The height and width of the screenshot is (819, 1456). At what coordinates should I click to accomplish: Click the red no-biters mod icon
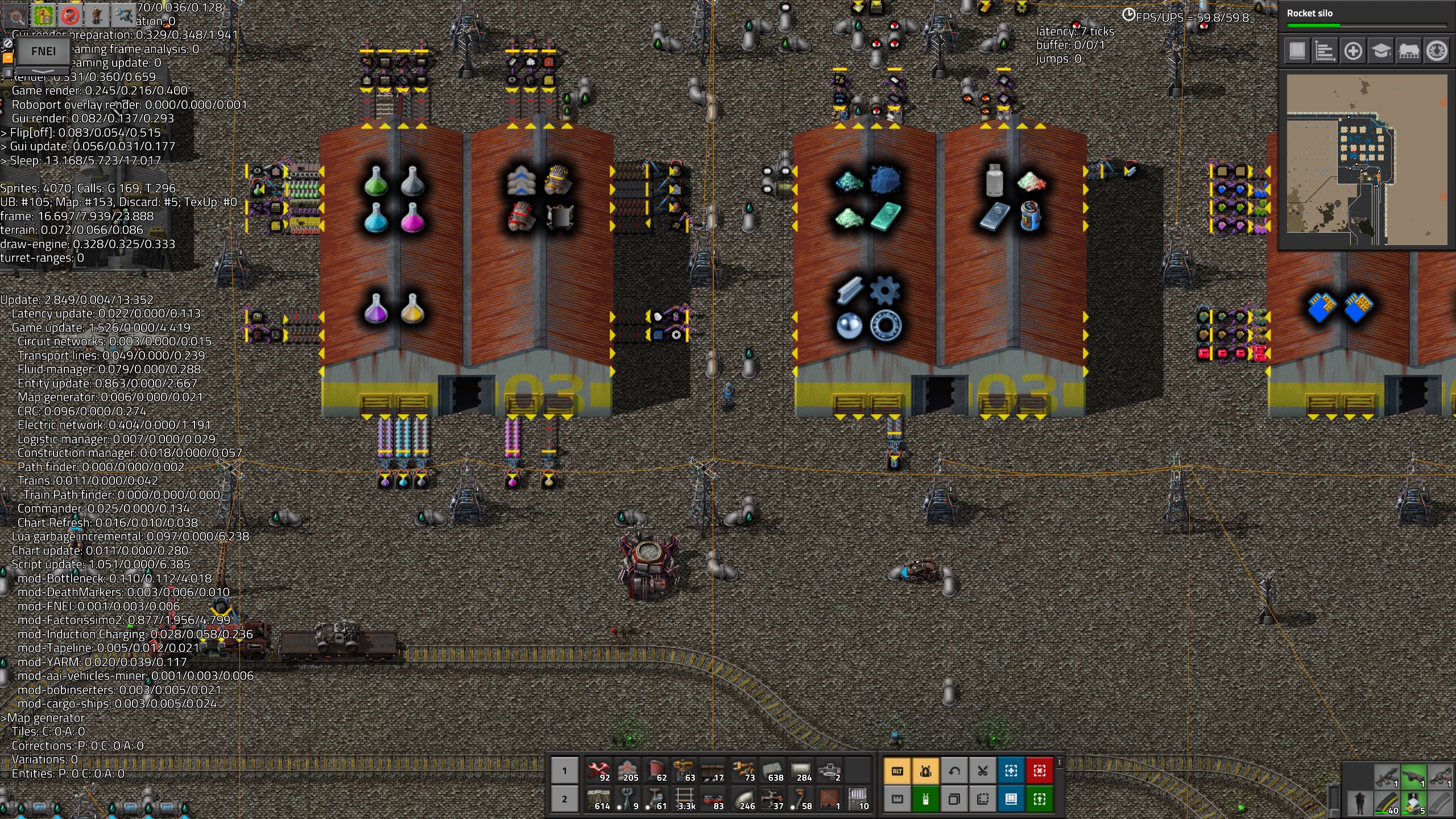(71, 16)
